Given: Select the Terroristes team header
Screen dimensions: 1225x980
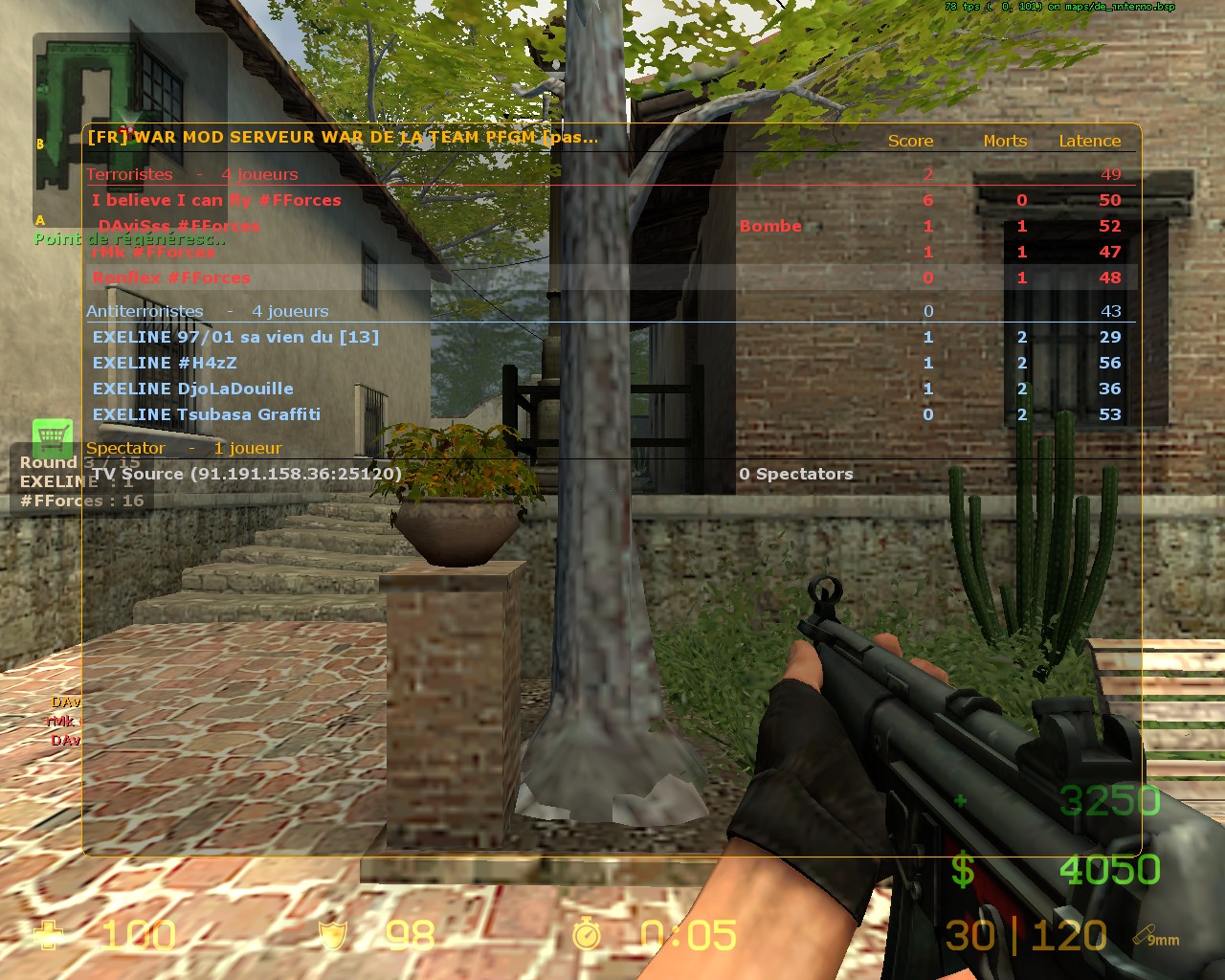Looking at the screenshot, I should (x=130, y=174).
